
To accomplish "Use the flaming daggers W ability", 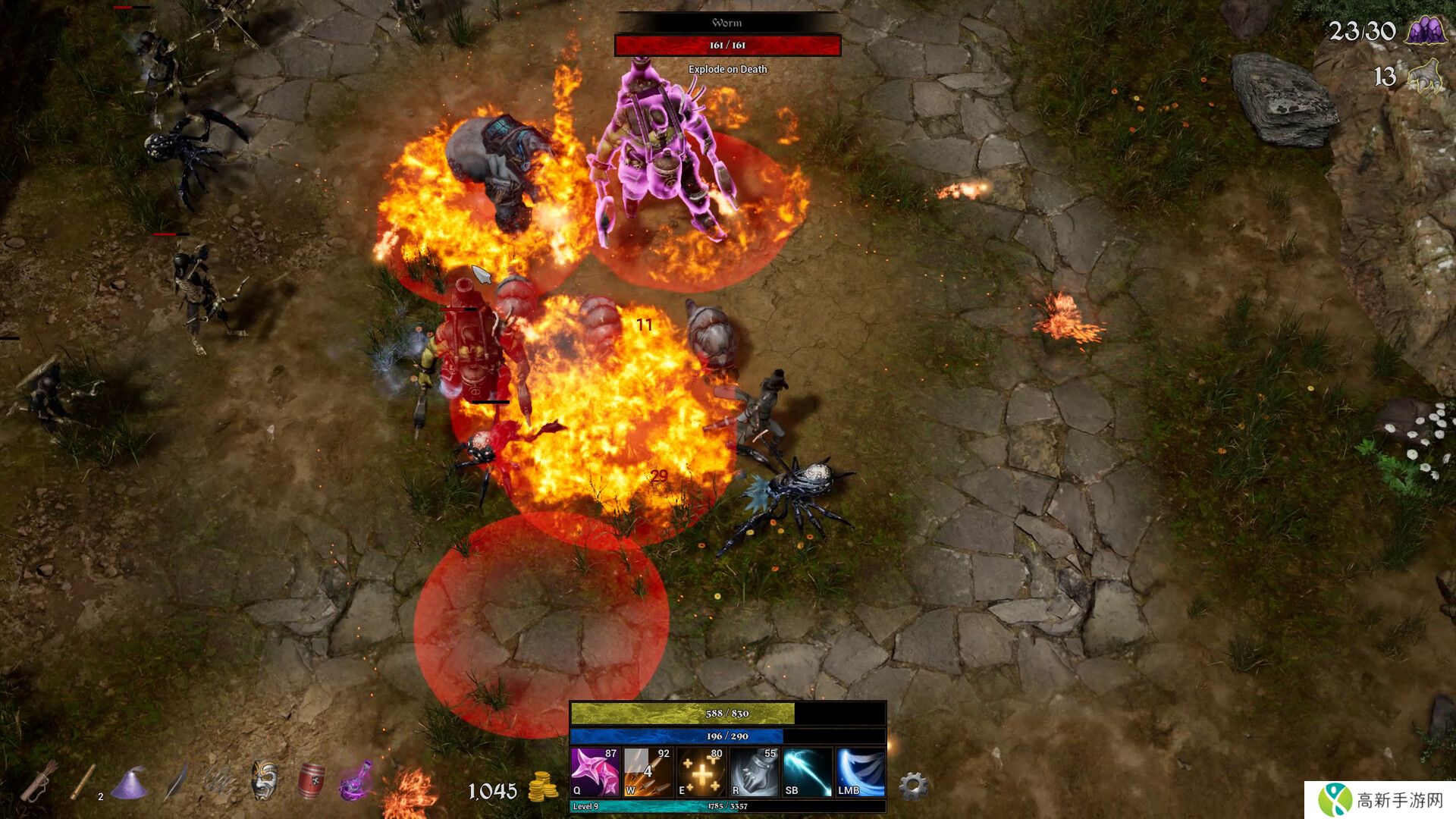I will tap(648, 772).
